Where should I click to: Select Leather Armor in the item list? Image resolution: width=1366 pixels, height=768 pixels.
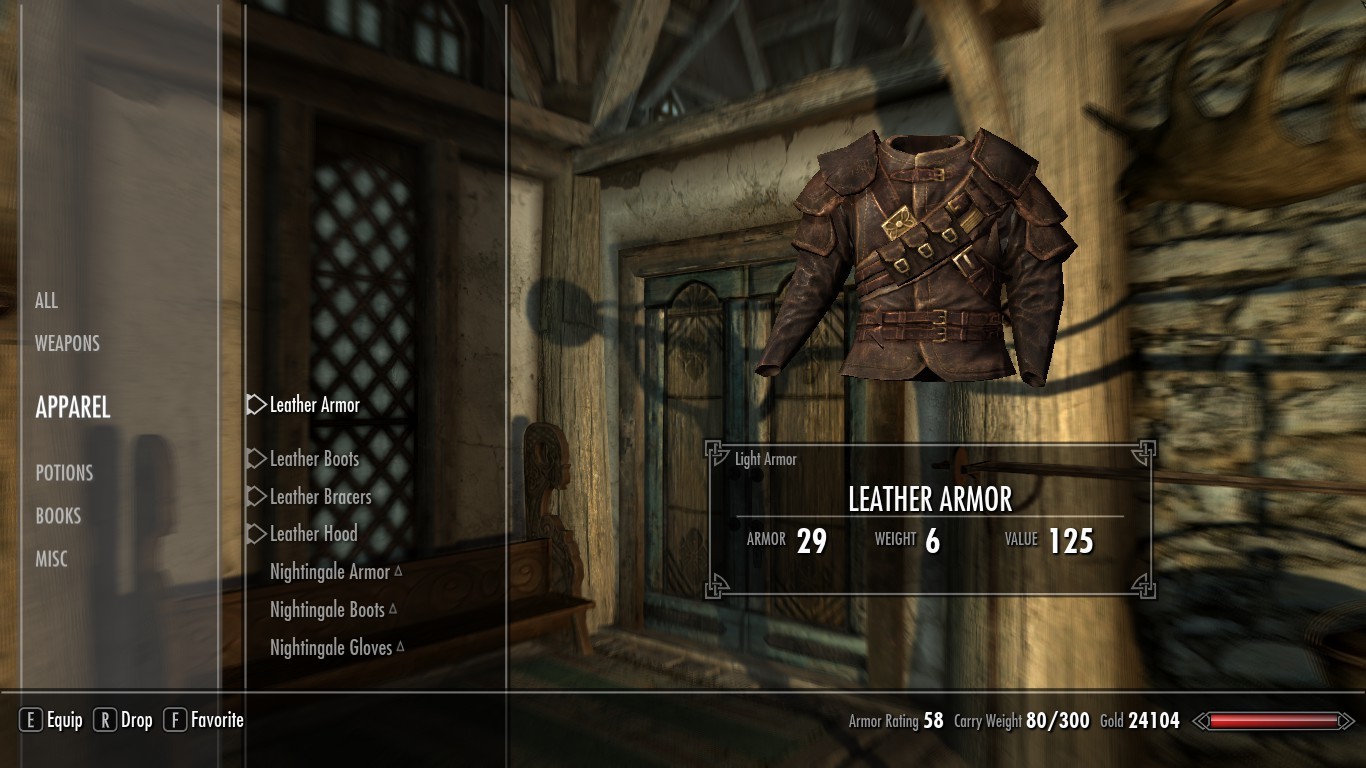(314, 405)
